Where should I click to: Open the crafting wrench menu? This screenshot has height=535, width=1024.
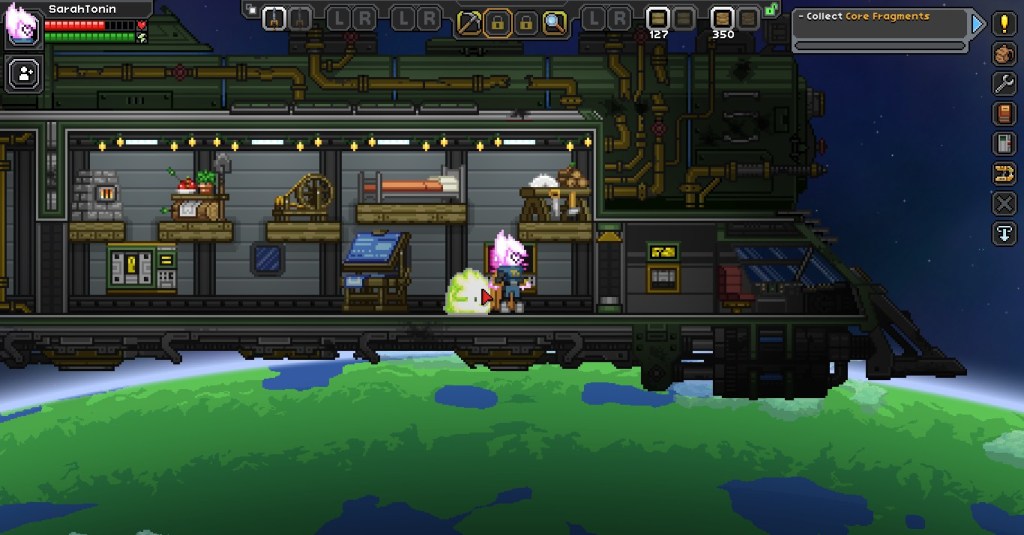tap(1004, 84)
